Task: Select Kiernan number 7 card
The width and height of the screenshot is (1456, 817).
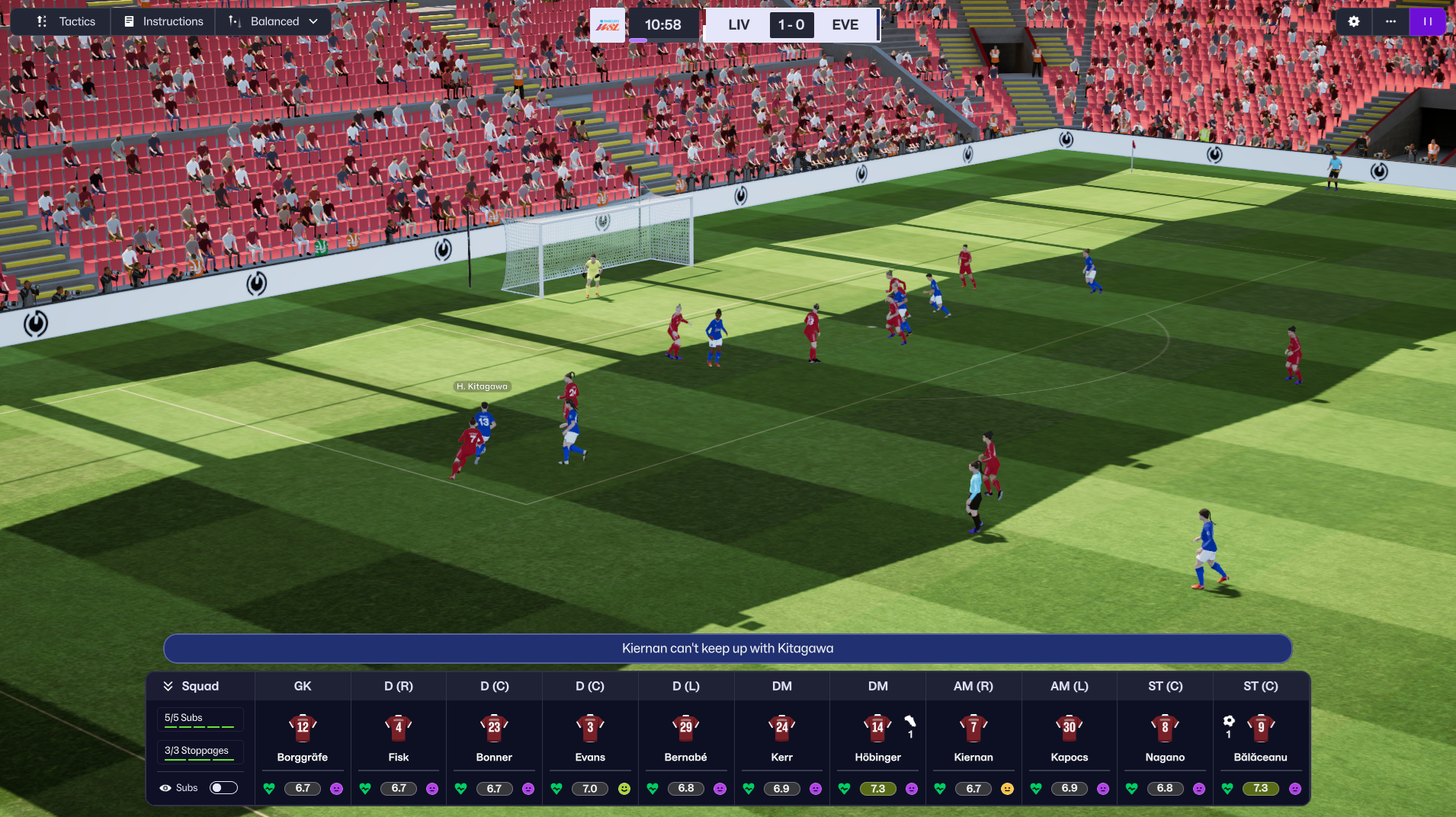Action: [973, 738]
